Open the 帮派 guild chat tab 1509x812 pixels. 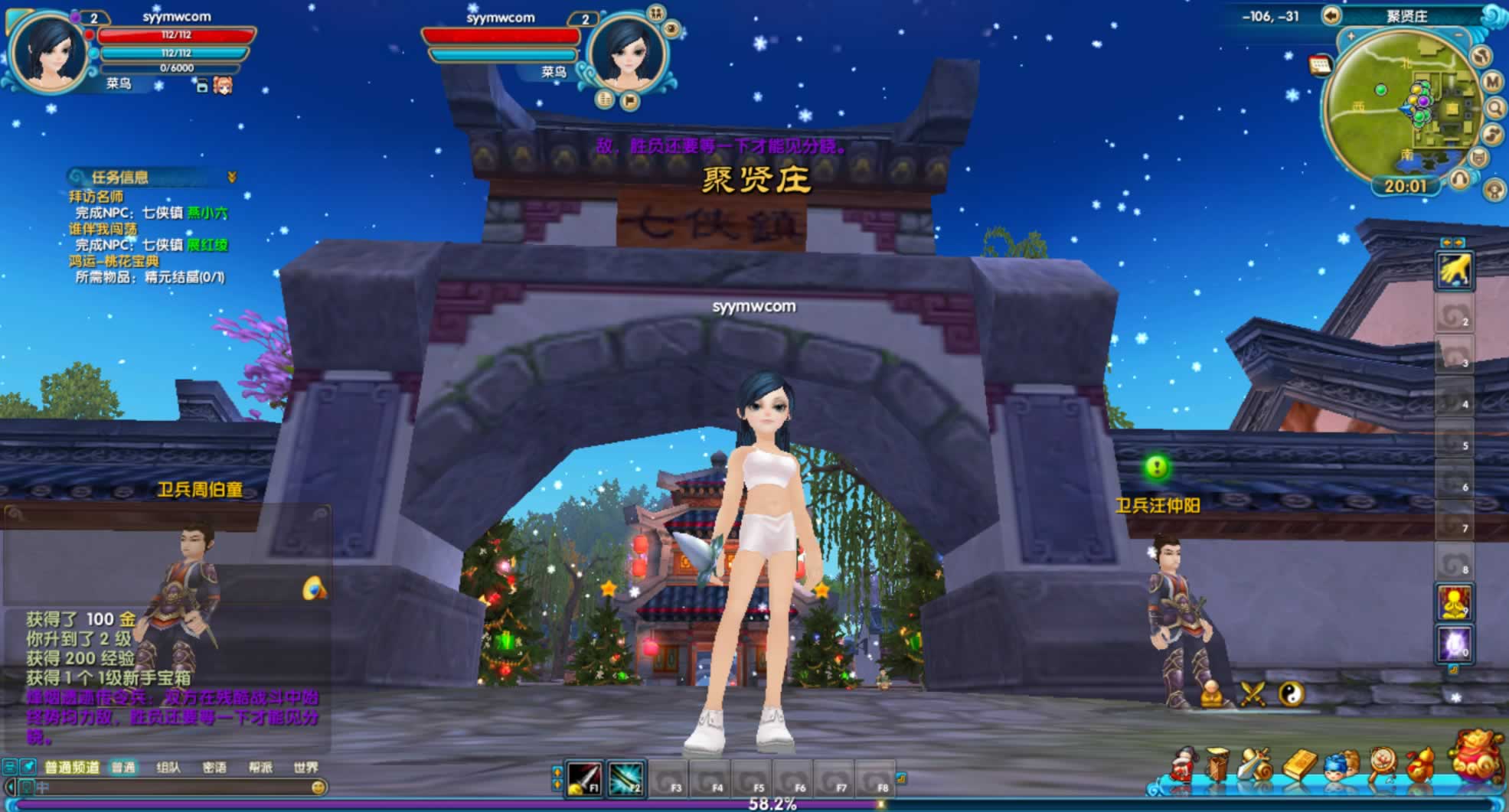[260, 767]
